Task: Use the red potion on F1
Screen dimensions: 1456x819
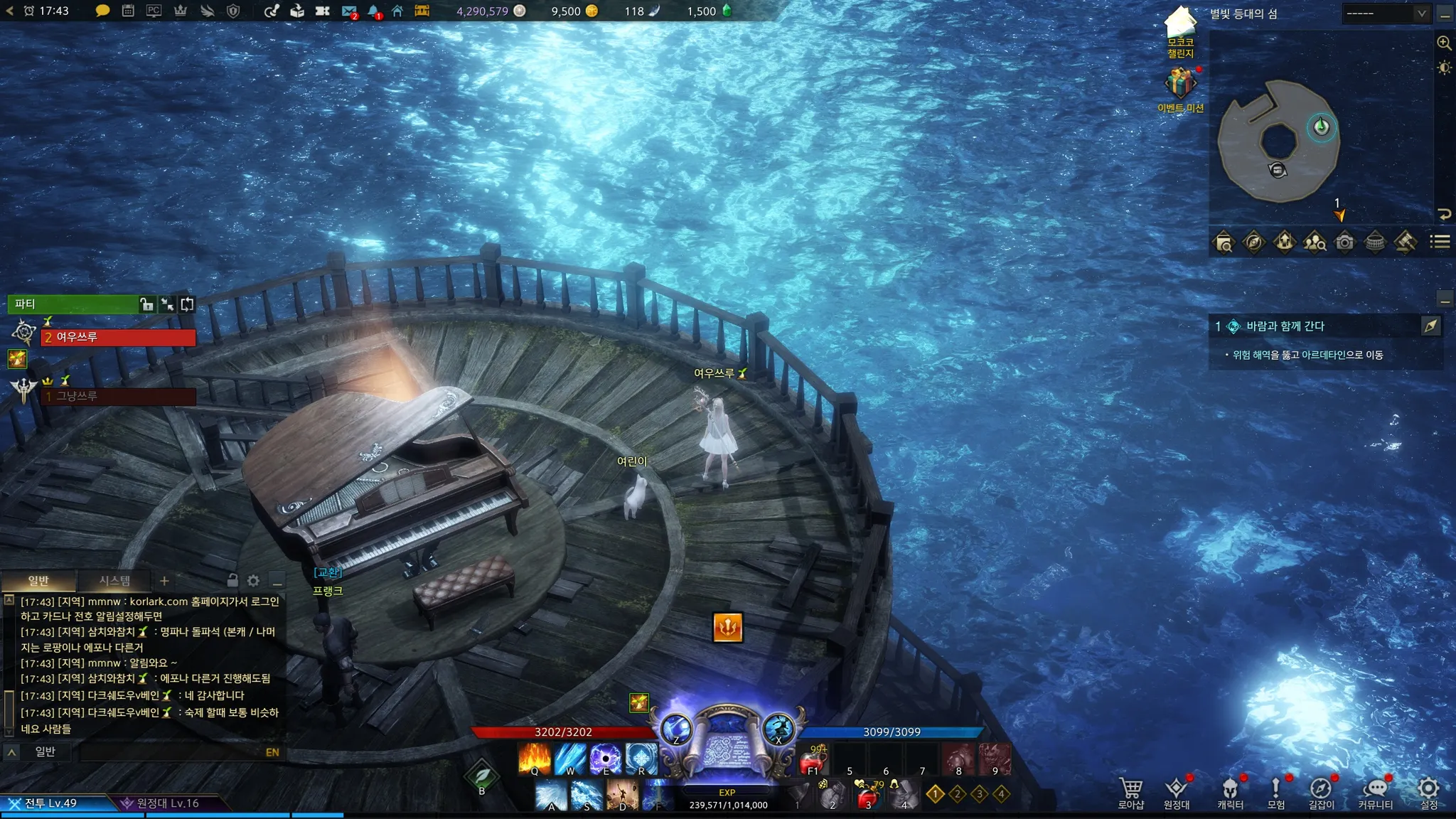Action: [813, 761]
